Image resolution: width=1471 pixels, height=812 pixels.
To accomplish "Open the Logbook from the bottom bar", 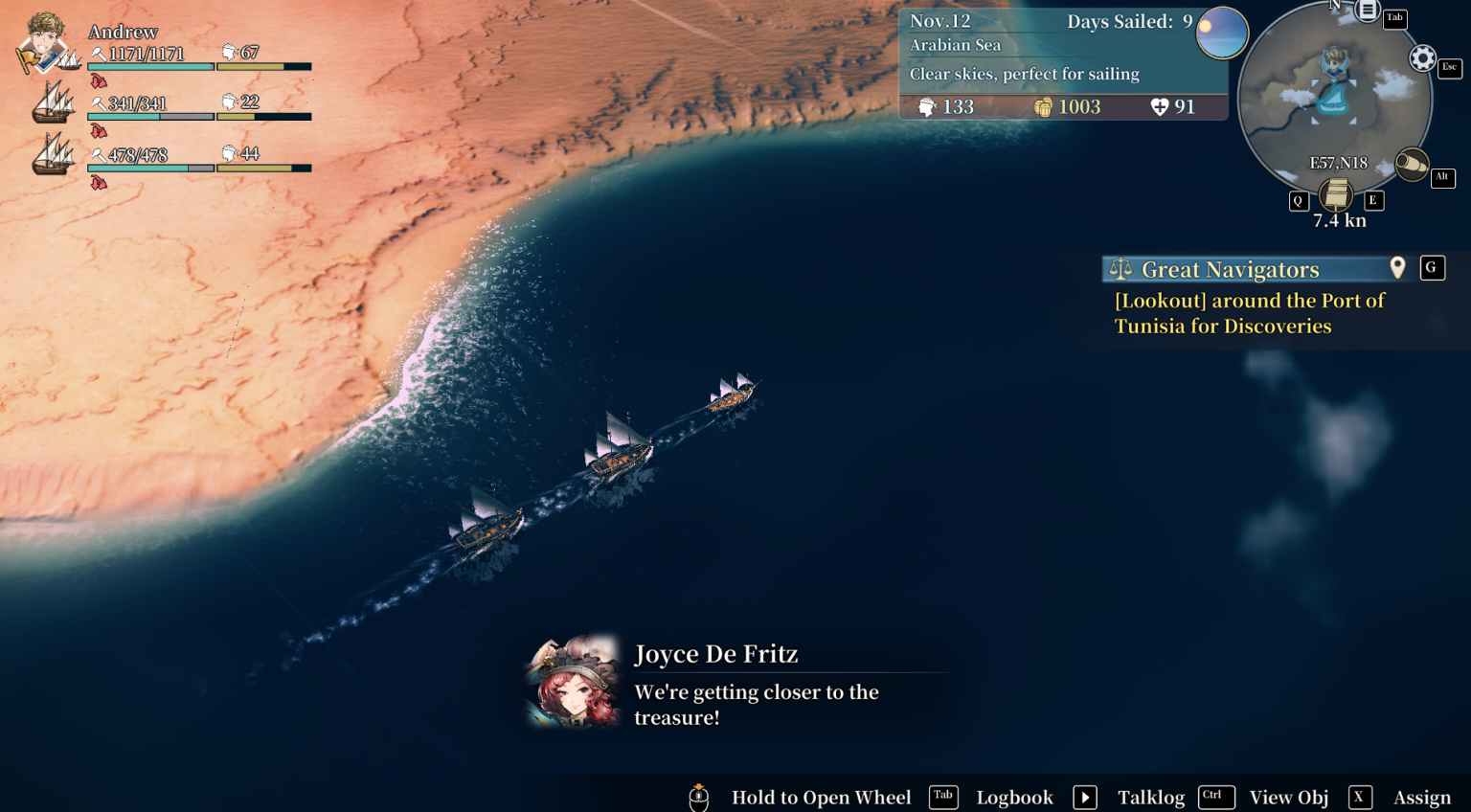I will click(1014, 797).
